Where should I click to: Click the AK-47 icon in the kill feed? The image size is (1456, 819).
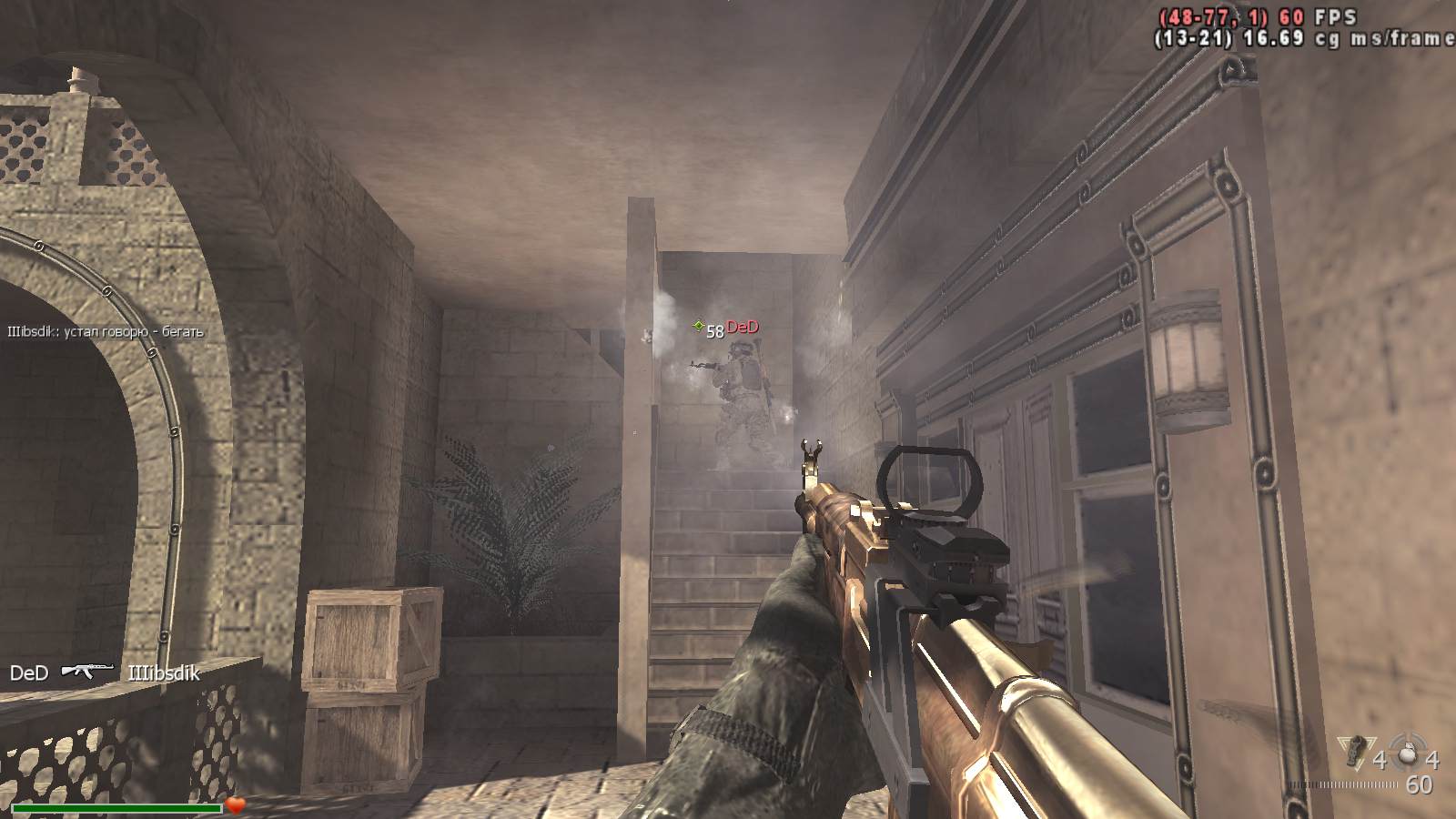coord(87,672)
